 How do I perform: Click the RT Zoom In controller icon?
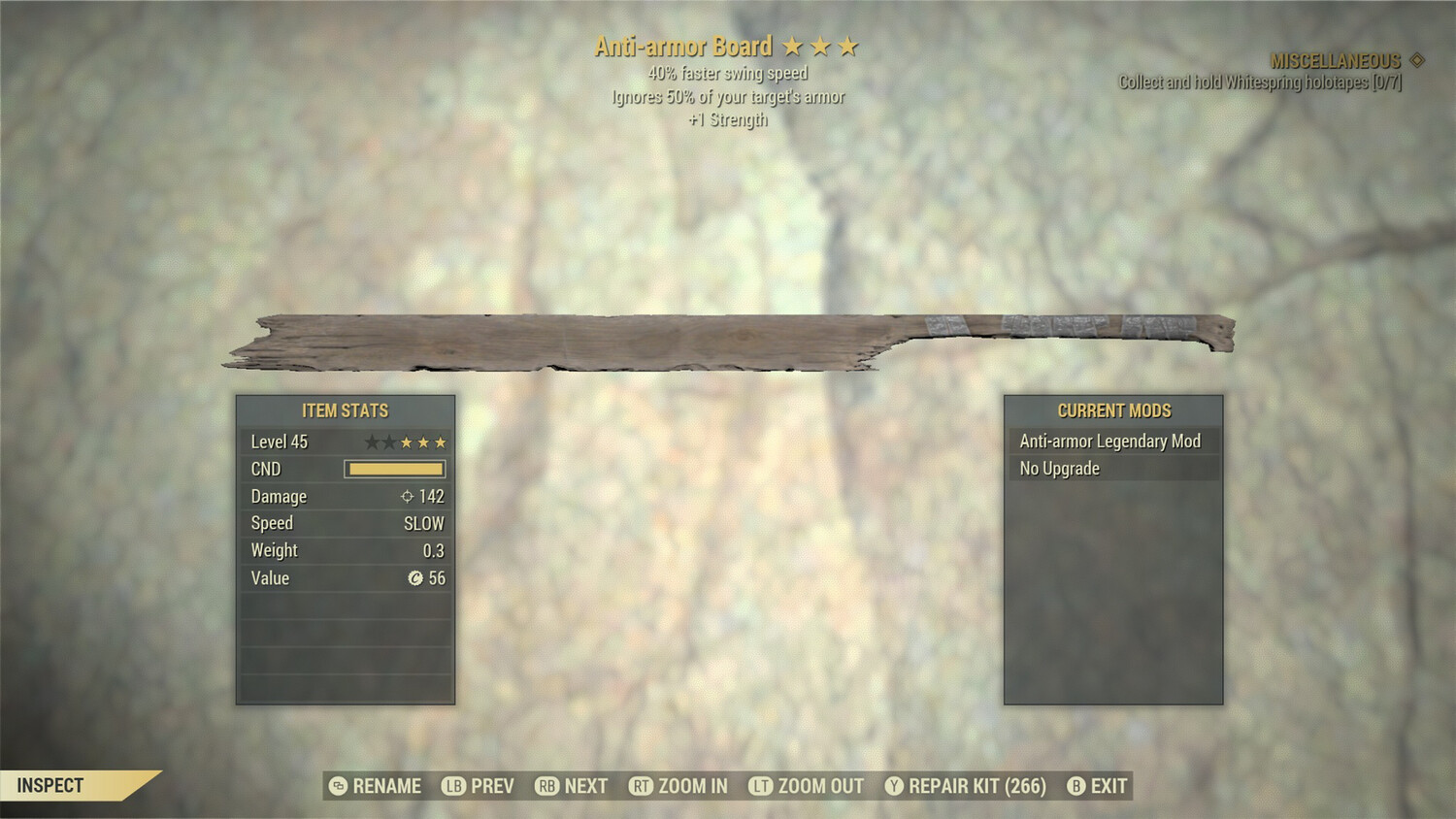coord(641,786)
